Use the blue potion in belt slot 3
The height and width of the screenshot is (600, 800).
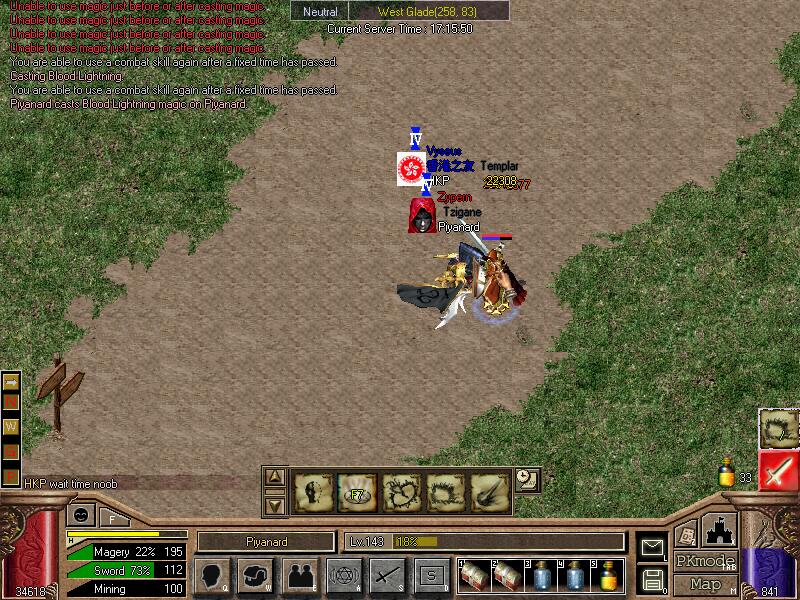tap(541, 575)
